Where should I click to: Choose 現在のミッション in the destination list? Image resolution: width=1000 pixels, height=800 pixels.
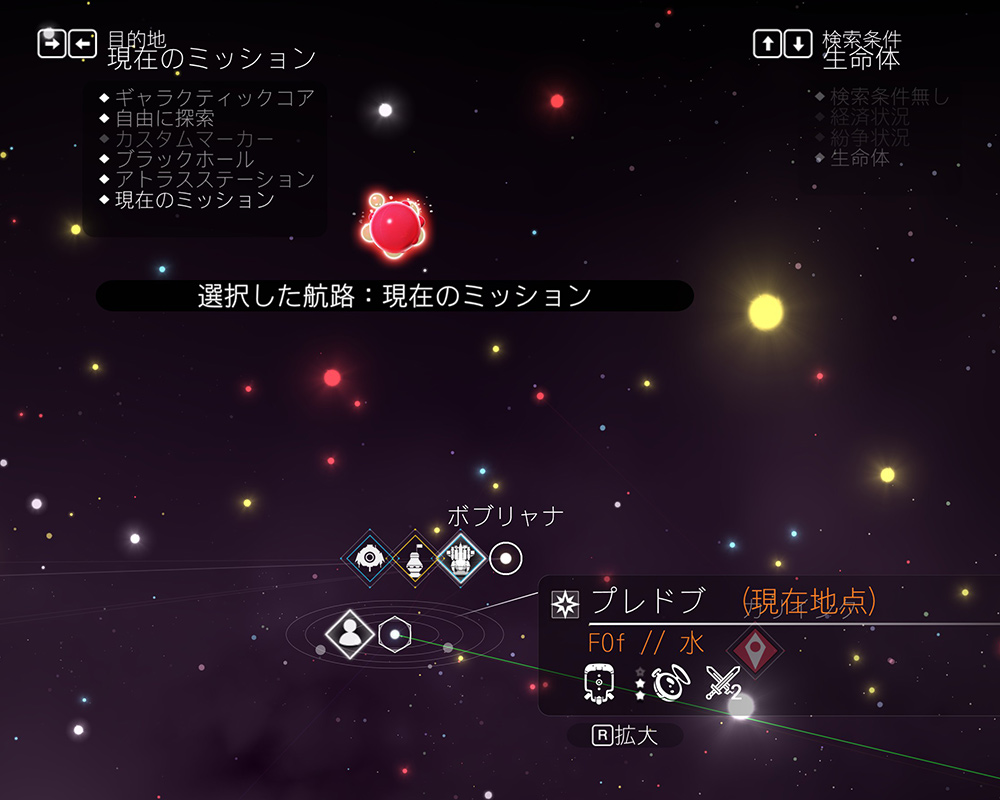(195, 200)
